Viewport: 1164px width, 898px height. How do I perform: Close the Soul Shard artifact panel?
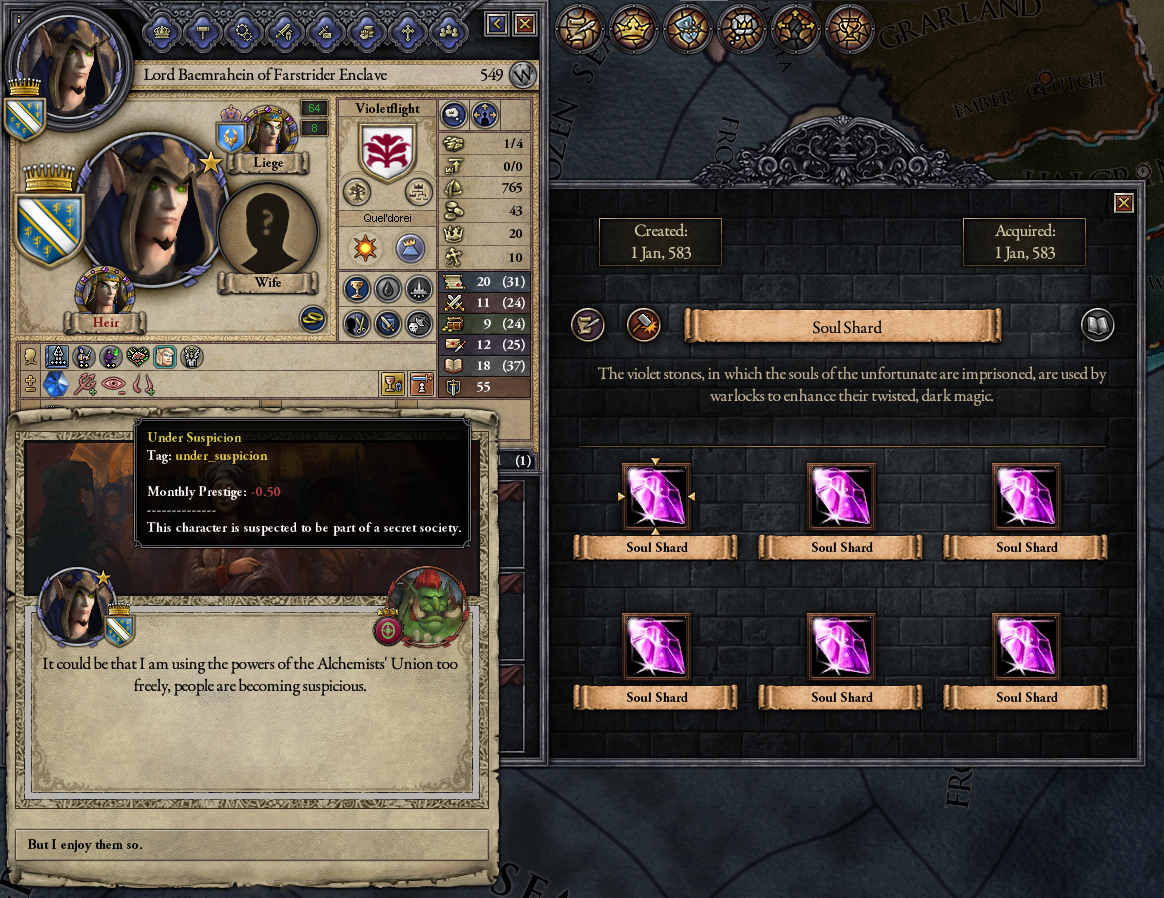click(x=1124, y=203)
